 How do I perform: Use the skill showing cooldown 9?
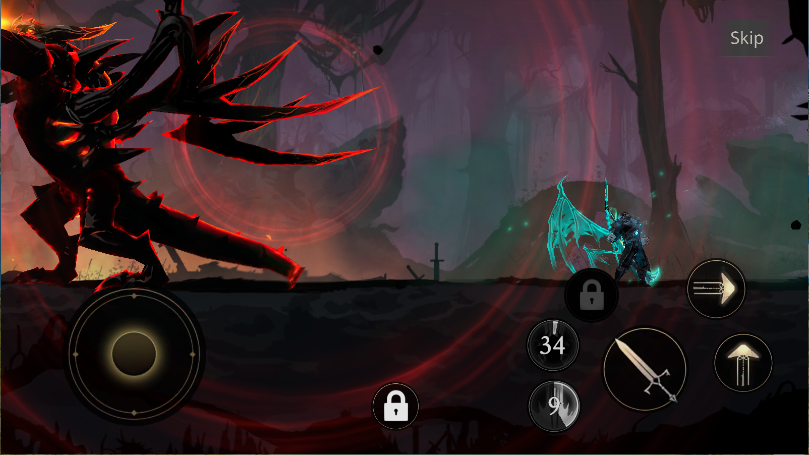[553, 407]
